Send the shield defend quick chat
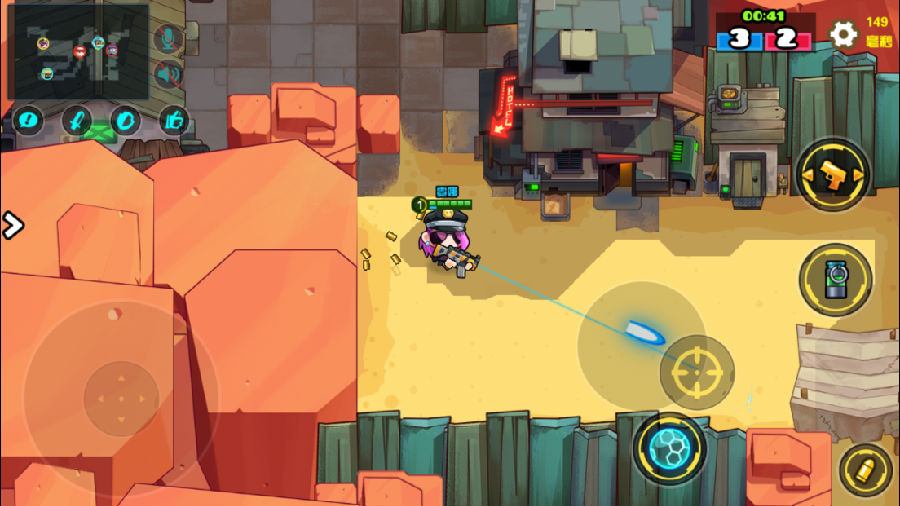 point(126,120)
